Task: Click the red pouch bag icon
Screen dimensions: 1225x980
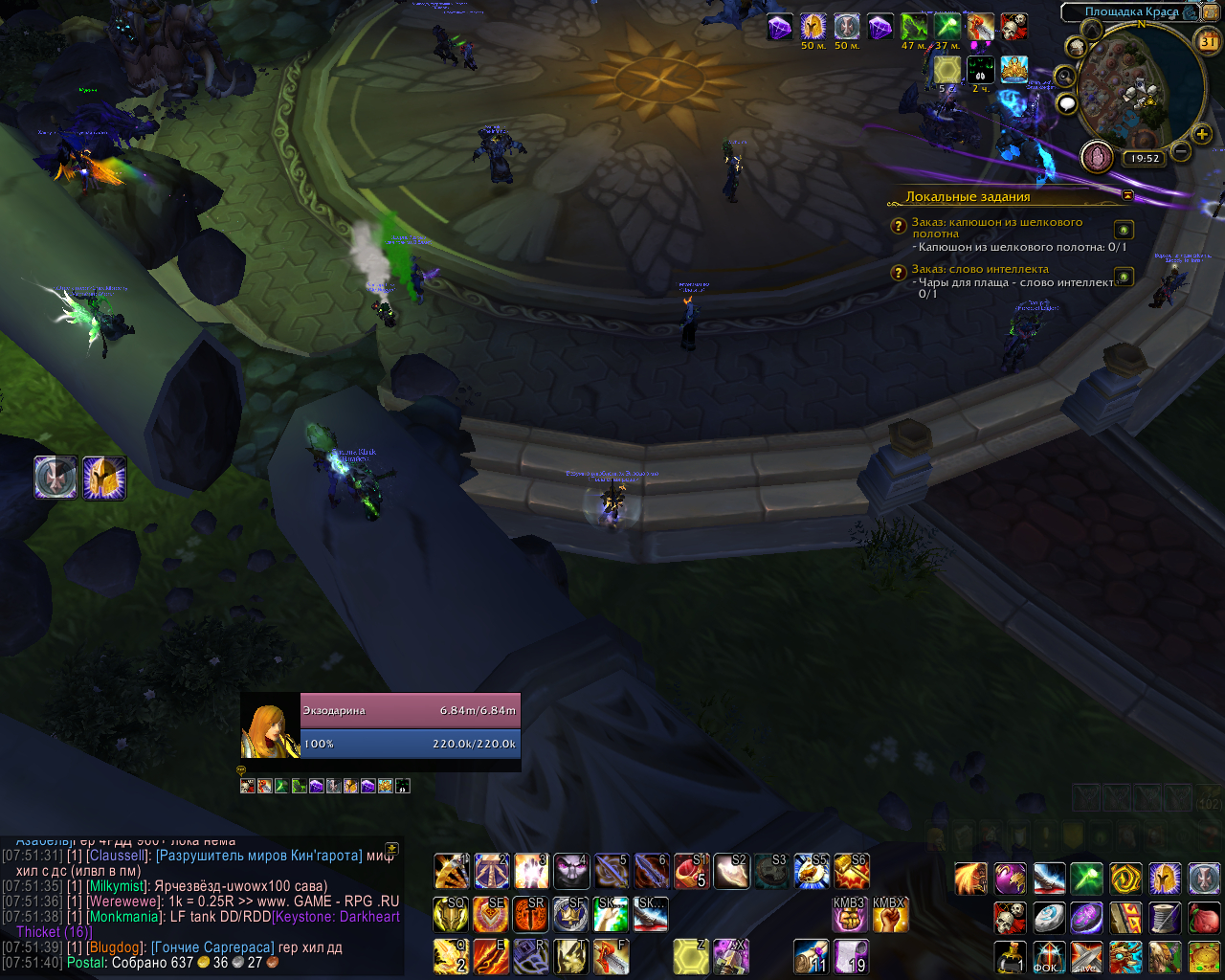Action: tap(1204, 918)
